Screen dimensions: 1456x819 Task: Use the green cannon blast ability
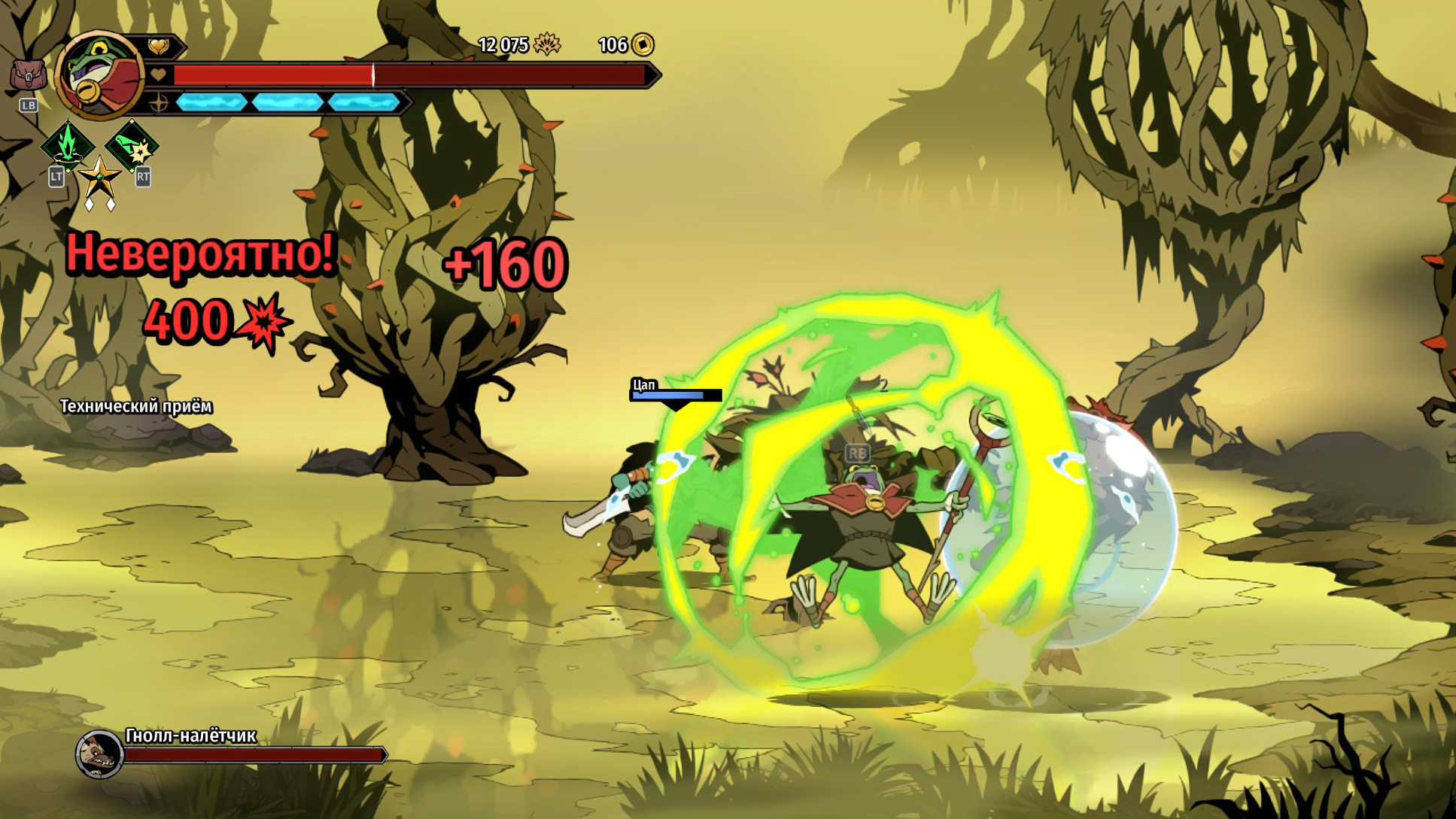(132, 144)
